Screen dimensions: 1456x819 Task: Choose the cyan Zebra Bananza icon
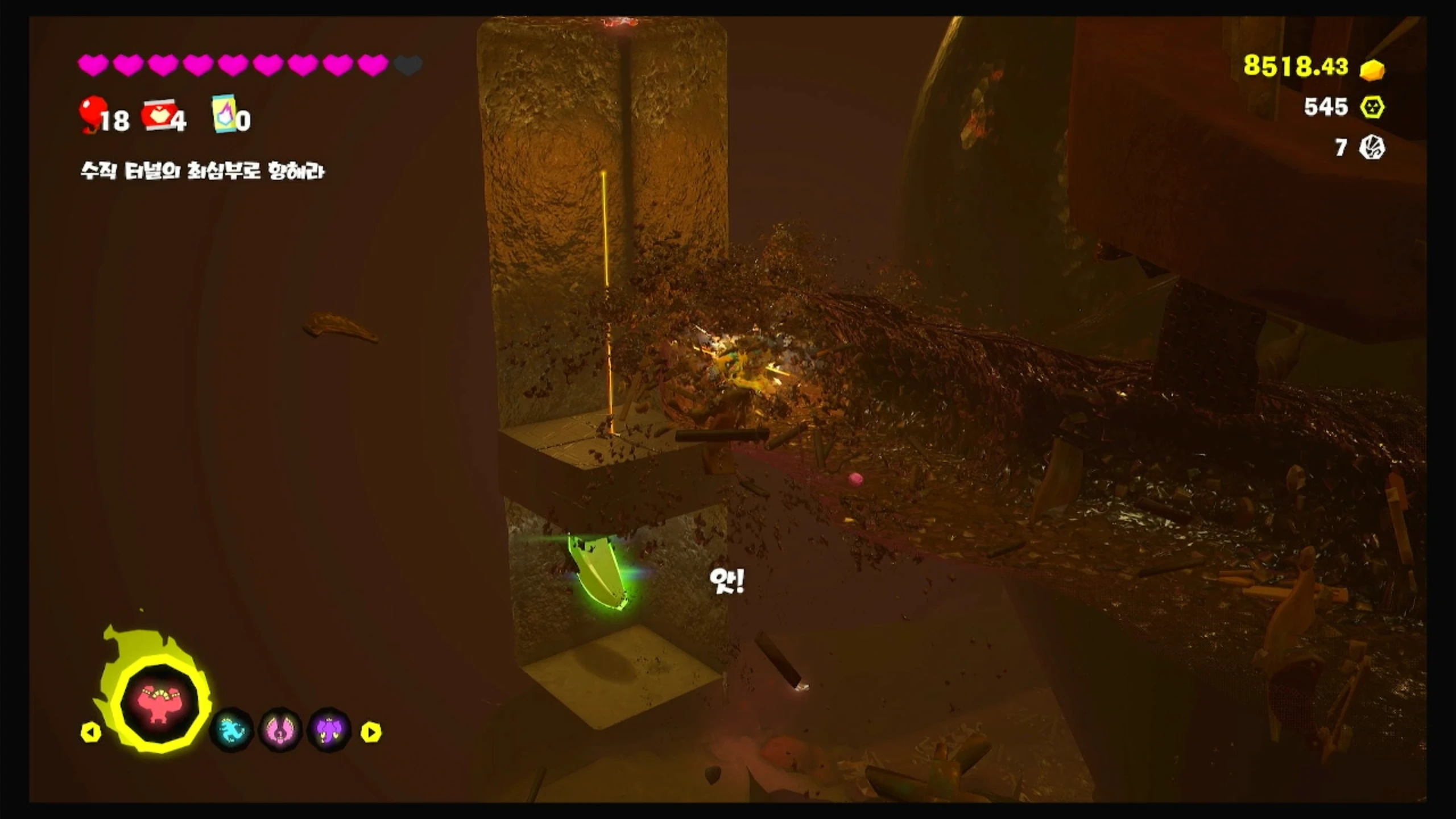(231, 730)
